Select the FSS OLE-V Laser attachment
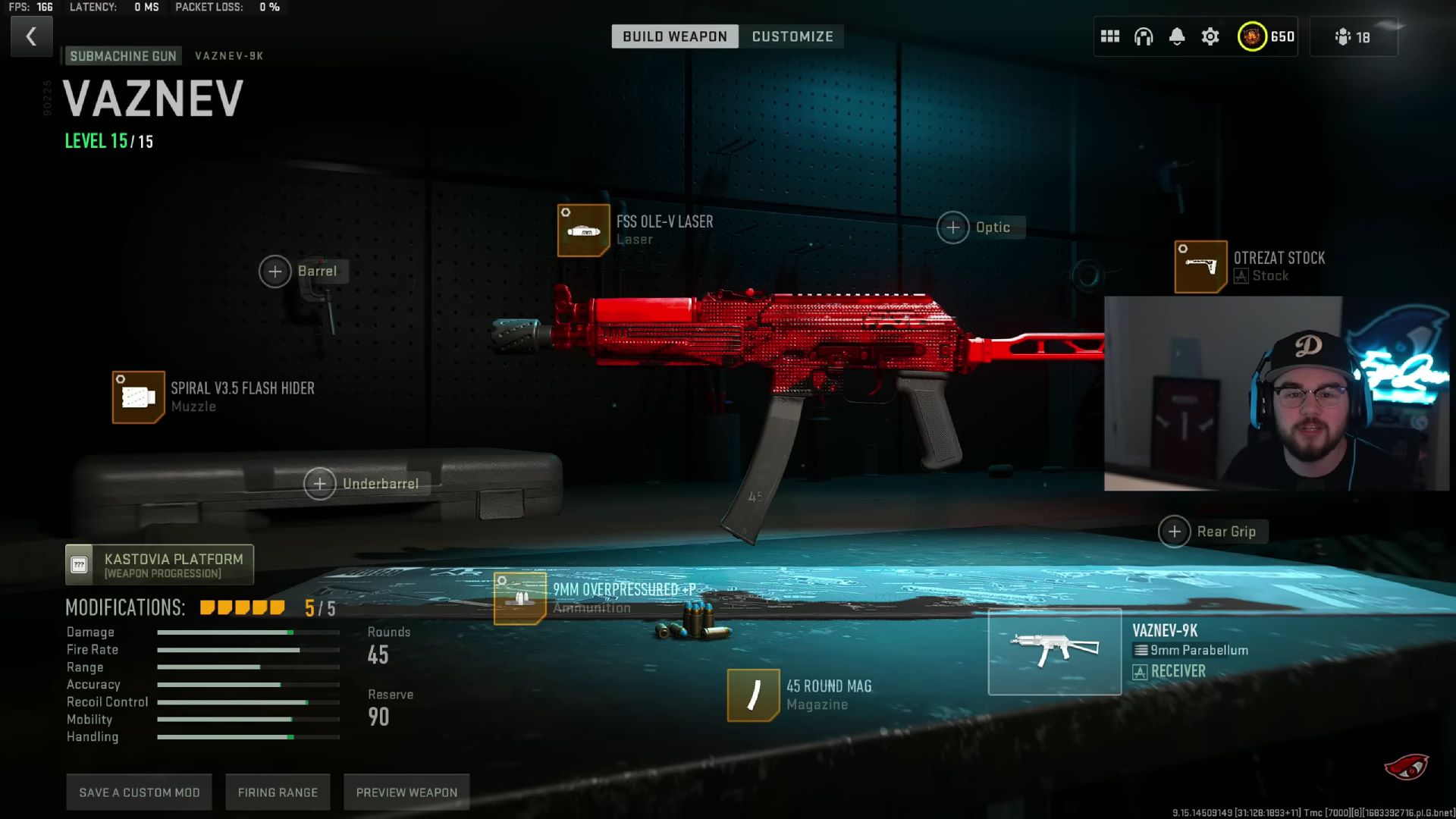 [583, 230]
